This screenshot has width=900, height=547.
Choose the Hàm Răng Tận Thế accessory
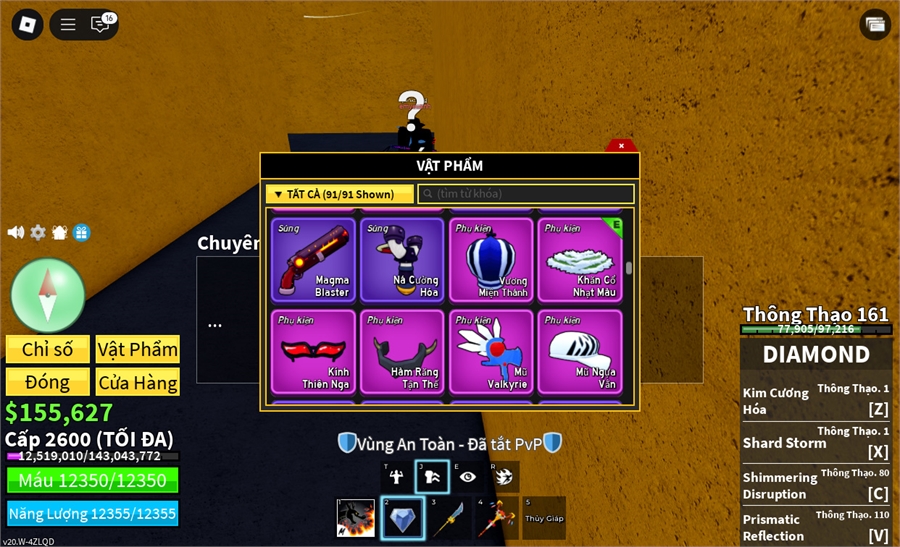click(x=402, y=351)
